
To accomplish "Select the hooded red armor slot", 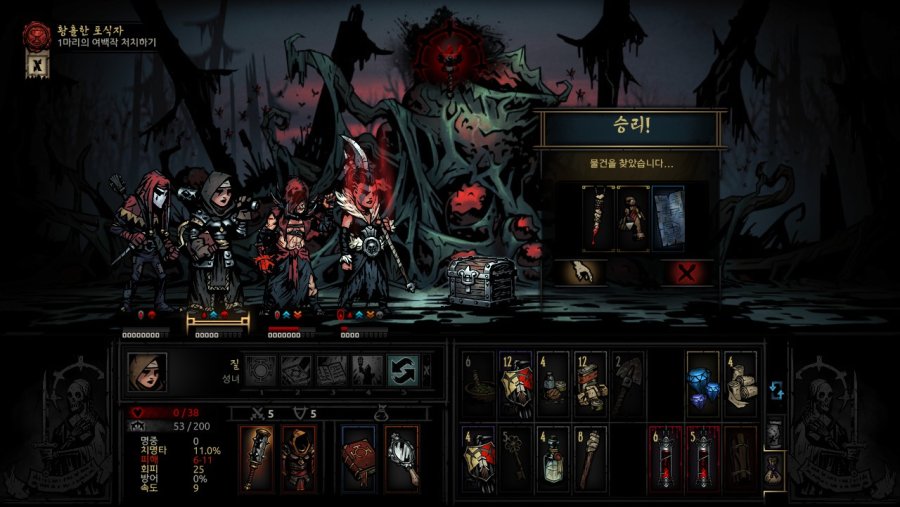I will (298, 457).
